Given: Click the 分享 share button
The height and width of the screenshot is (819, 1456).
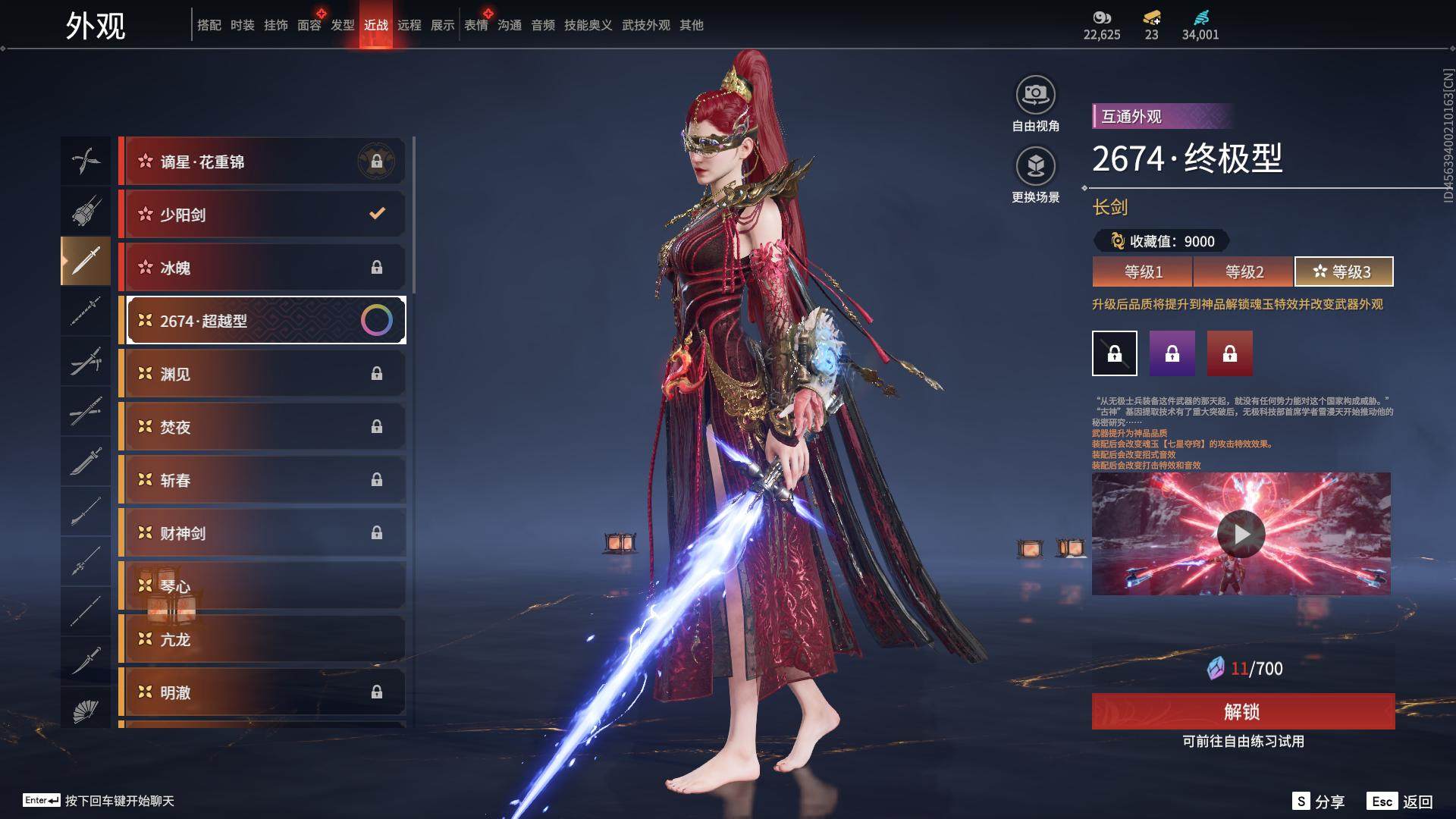Looking at the screenshot, I should pos(1319,802).
